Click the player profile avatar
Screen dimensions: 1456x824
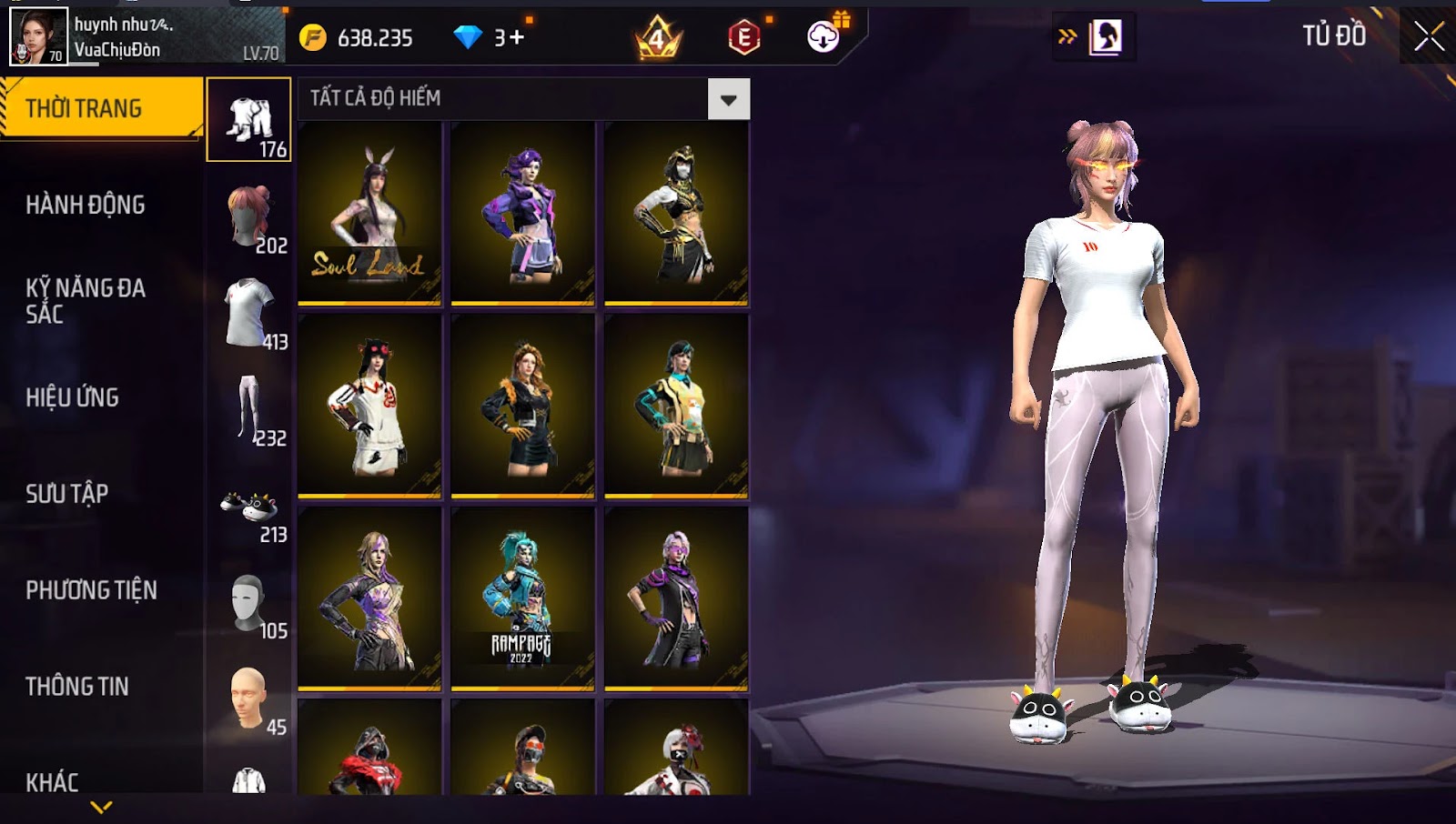(38, 36)
